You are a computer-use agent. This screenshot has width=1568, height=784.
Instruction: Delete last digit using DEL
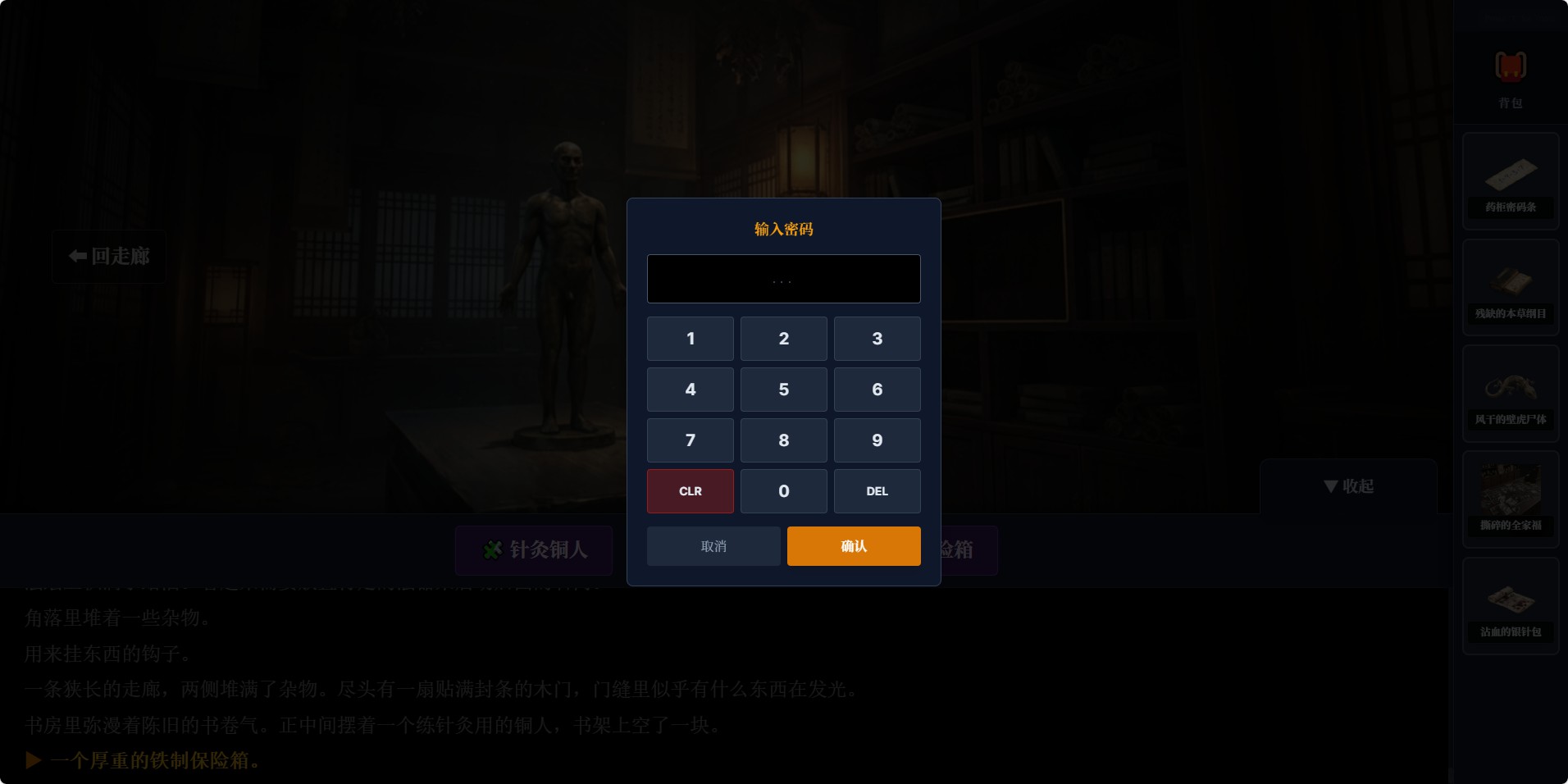pyautogui.click(x=877, y=490)
